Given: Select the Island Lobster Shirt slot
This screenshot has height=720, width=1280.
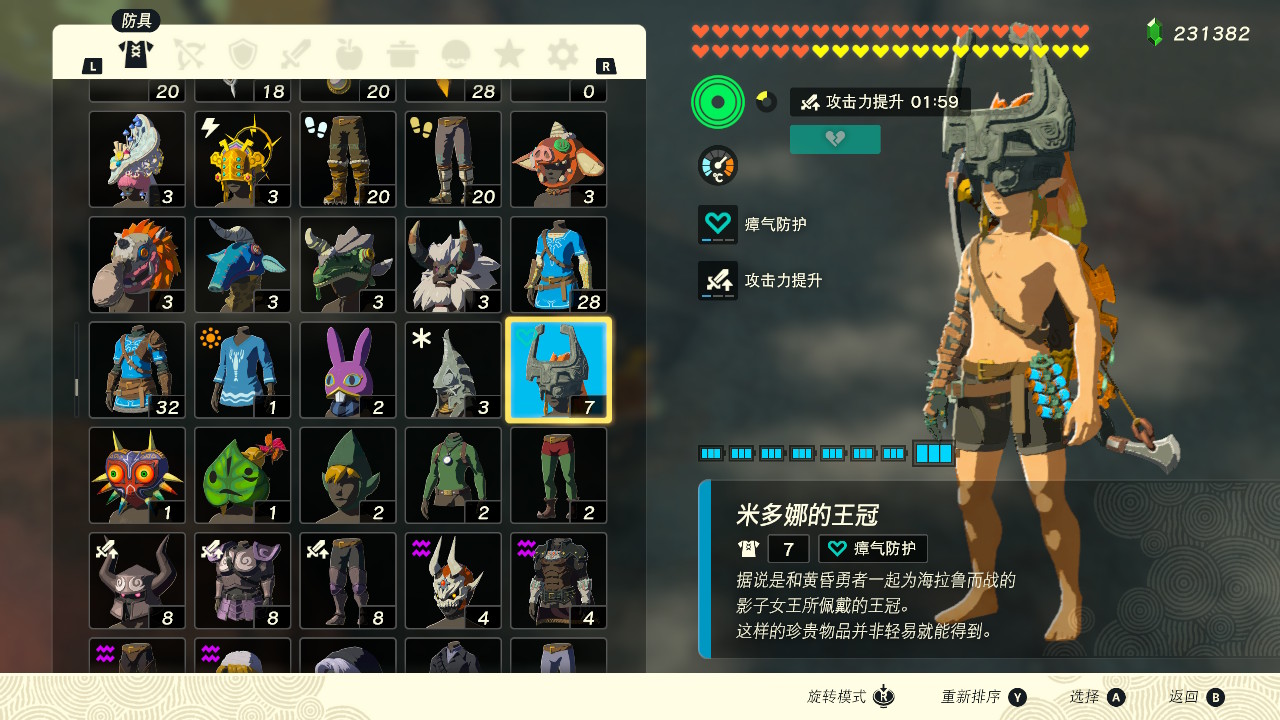Looking at the screenshot, I should pyautogui.click(x=243, y=370).
